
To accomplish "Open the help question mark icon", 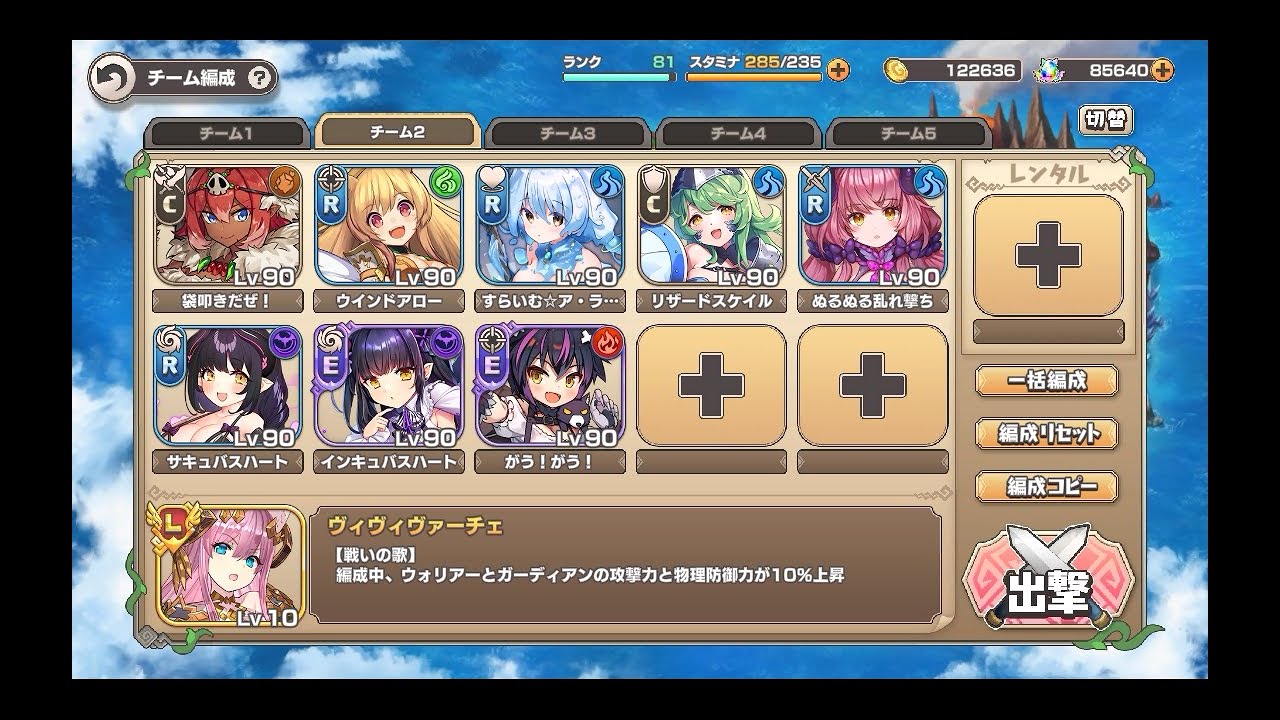I will (259, 78).
